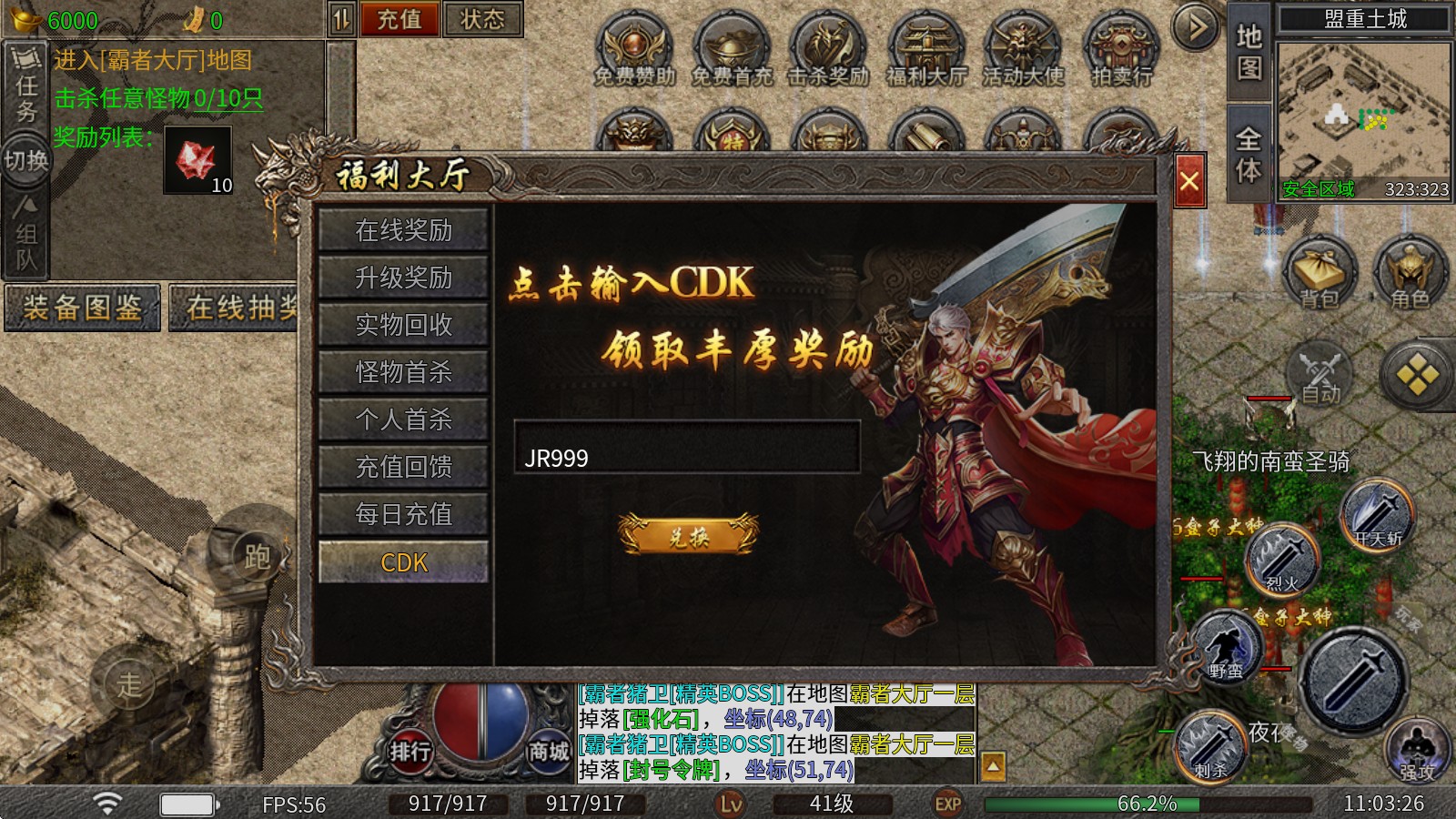Screen dimensions: 1456x819
Task: Choose the 个人首杀 tab
Action: pos(403,420)
